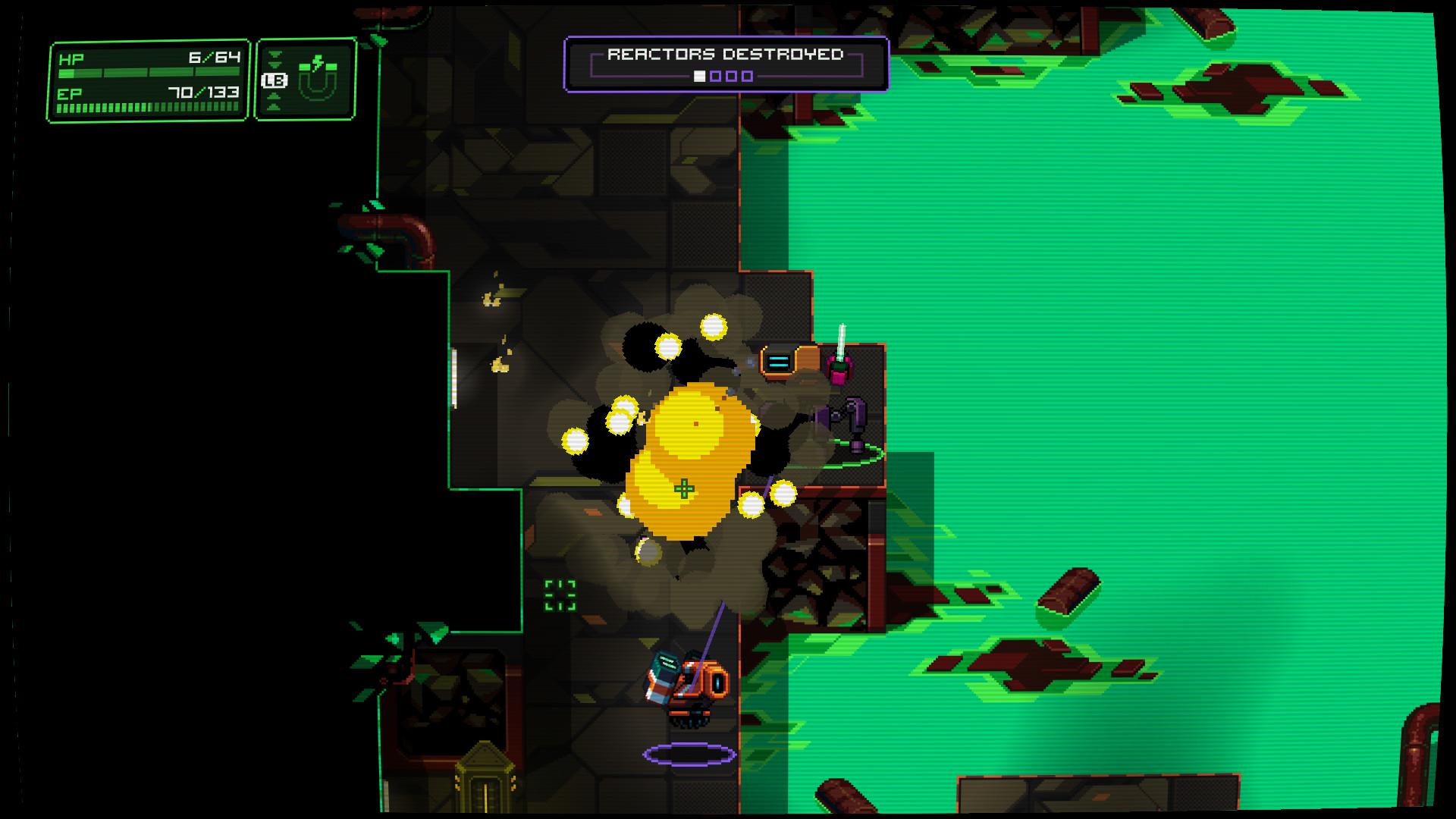Toggle the last purple reactor square

coord(749,76)
